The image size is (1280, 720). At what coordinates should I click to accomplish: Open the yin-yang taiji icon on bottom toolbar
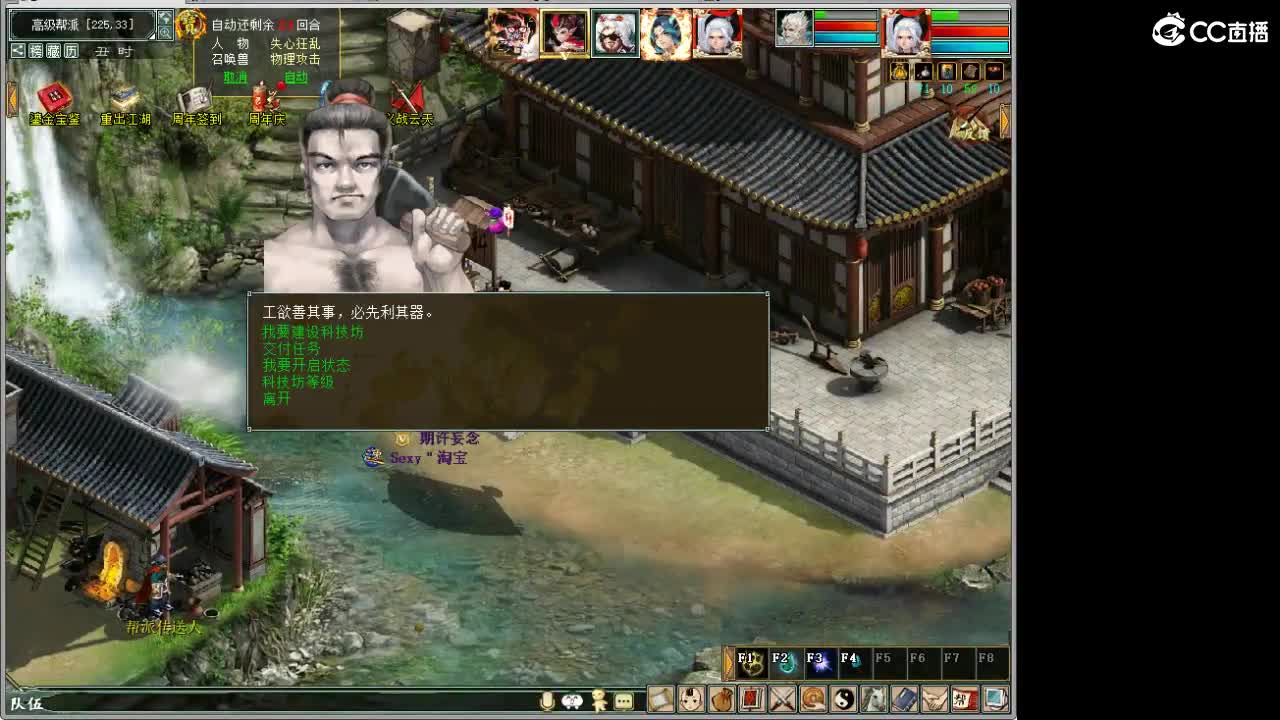point(844,698)
